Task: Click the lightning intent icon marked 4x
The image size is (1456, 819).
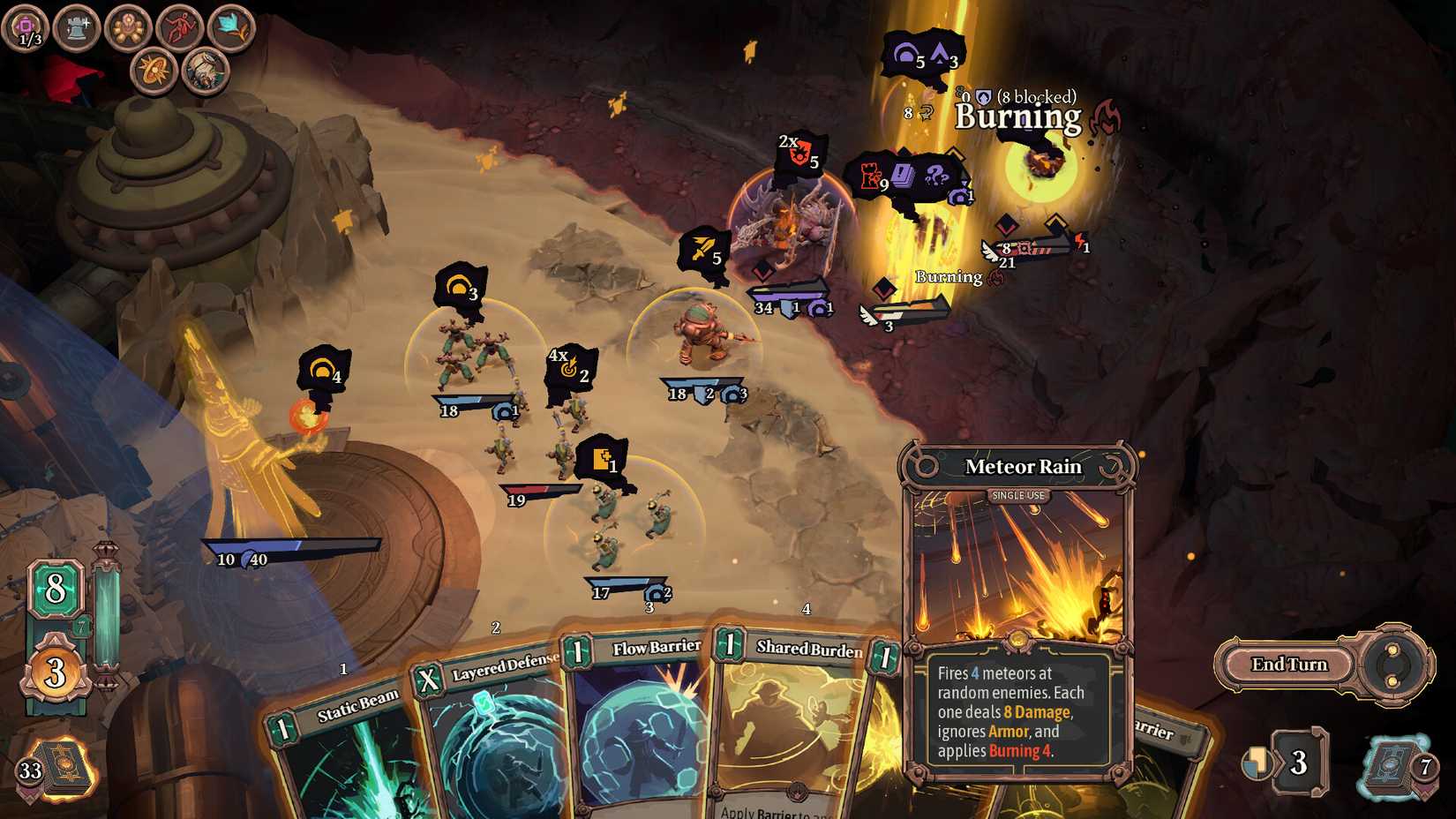Action: click(569, 369)
